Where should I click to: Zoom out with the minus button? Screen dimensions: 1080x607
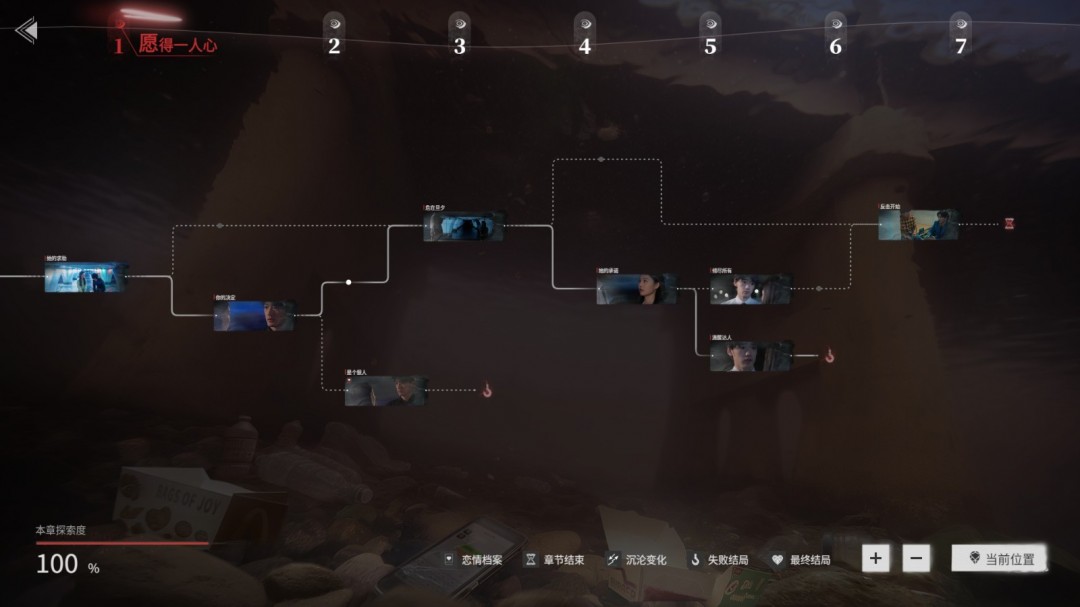point(916,558)
